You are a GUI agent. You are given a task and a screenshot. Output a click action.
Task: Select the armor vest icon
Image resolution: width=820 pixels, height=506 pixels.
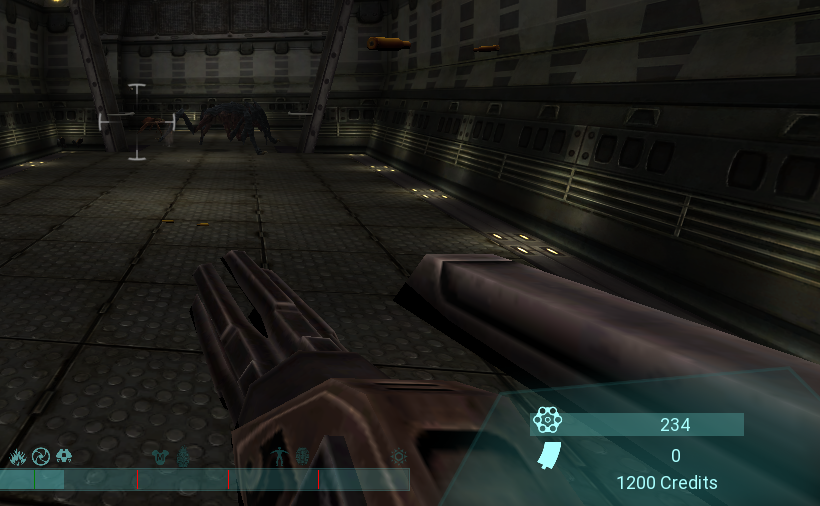159,458
